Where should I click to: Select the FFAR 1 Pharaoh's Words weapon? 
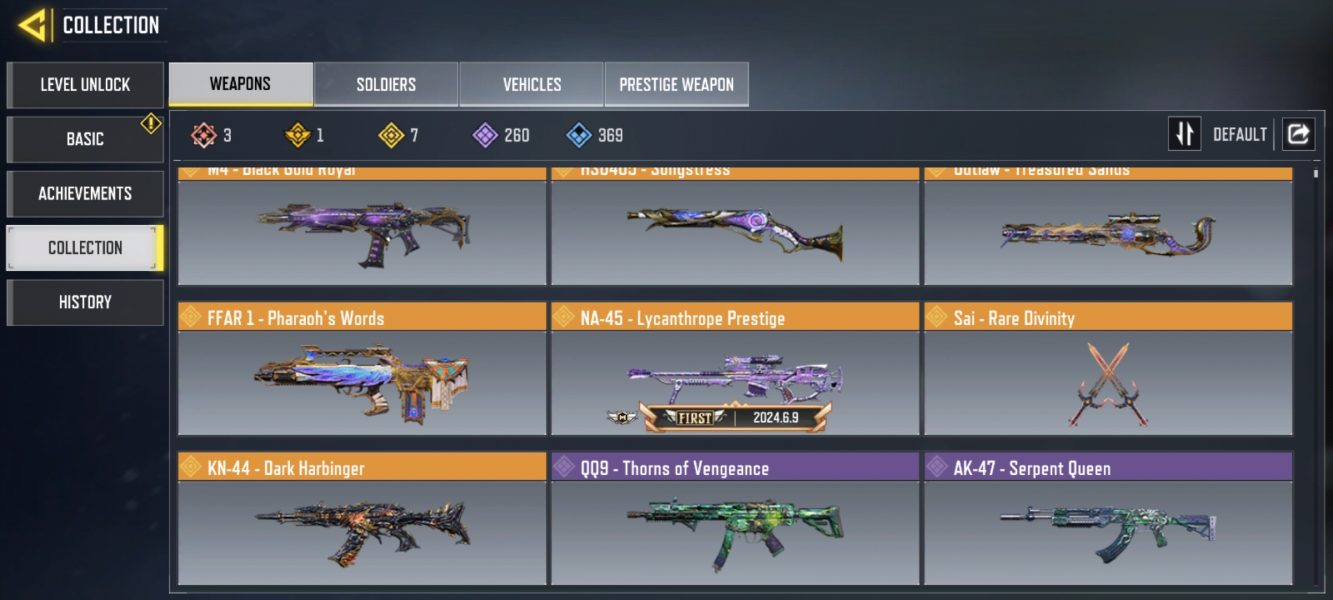click(x=362, y=372)
